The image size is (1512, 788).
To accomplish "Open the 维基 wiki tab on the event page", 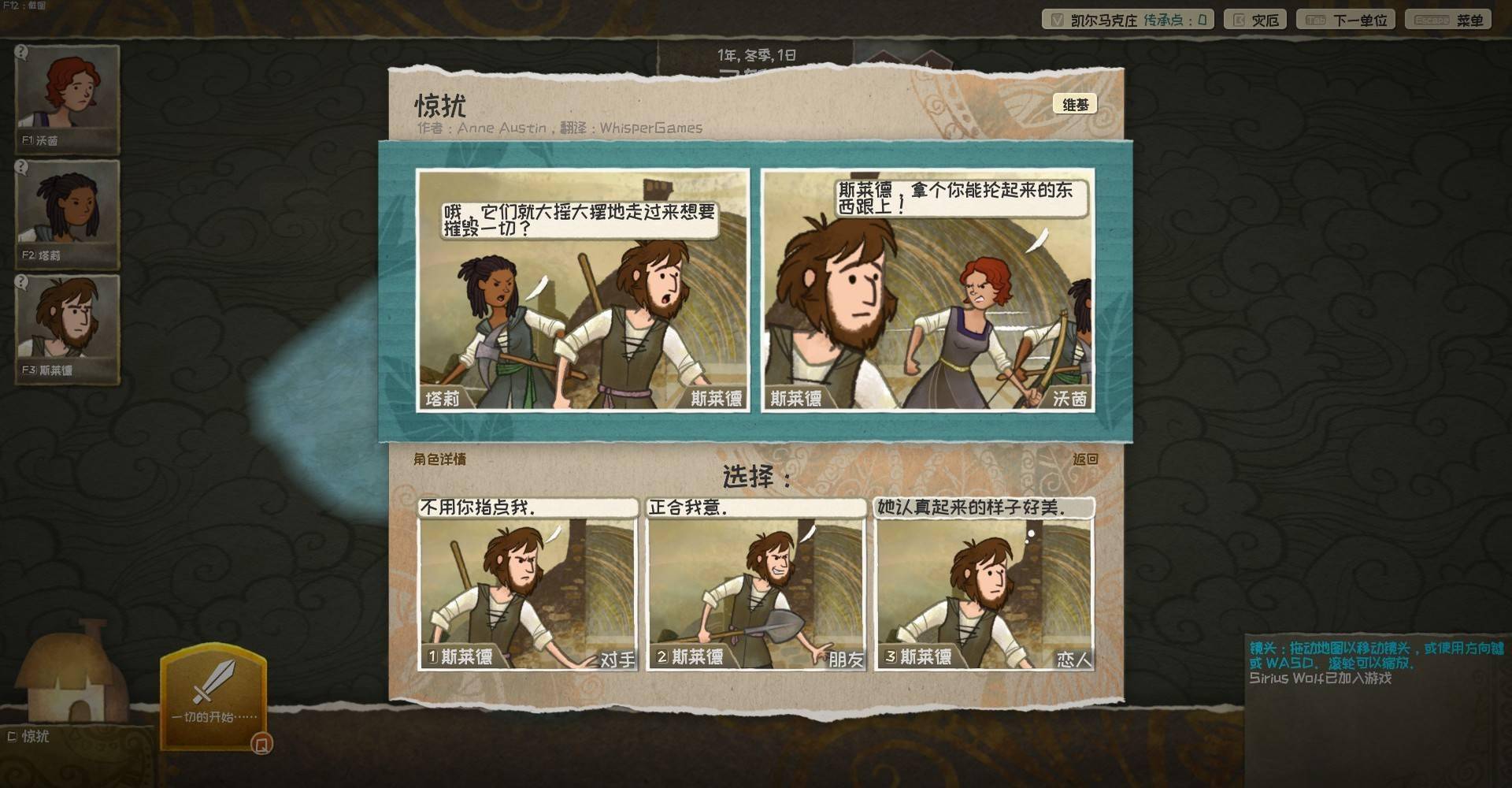I will pyautogui.click(x=1077, y=103).
